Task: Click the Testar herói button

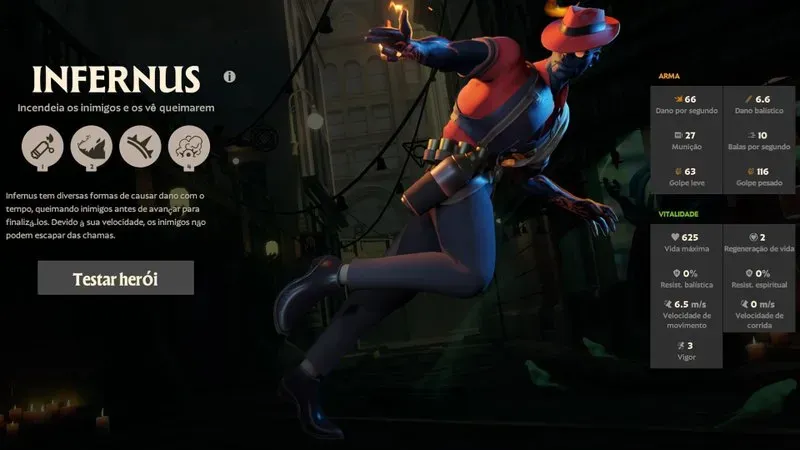Action: coord(115,278)
